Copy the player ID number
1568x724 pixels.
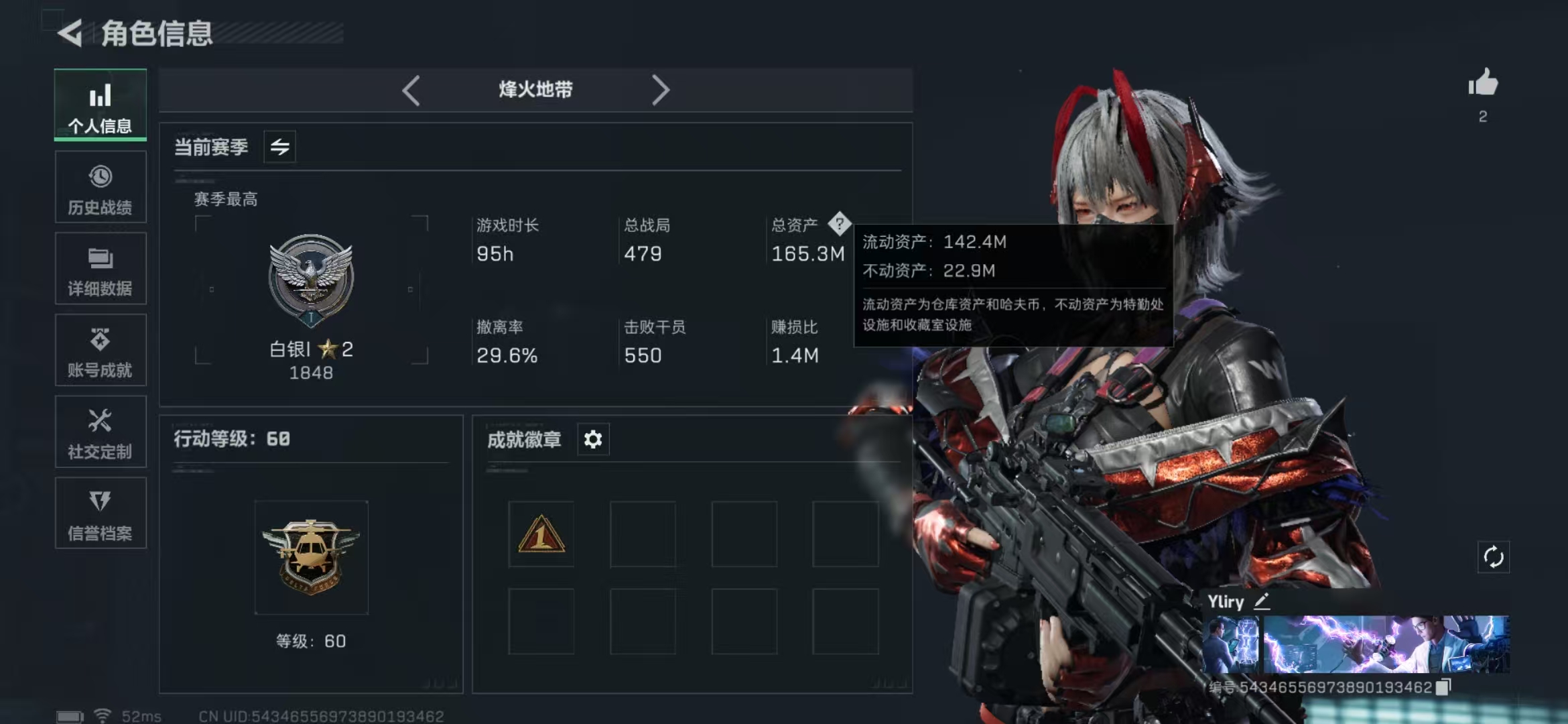pos(1443,687)
